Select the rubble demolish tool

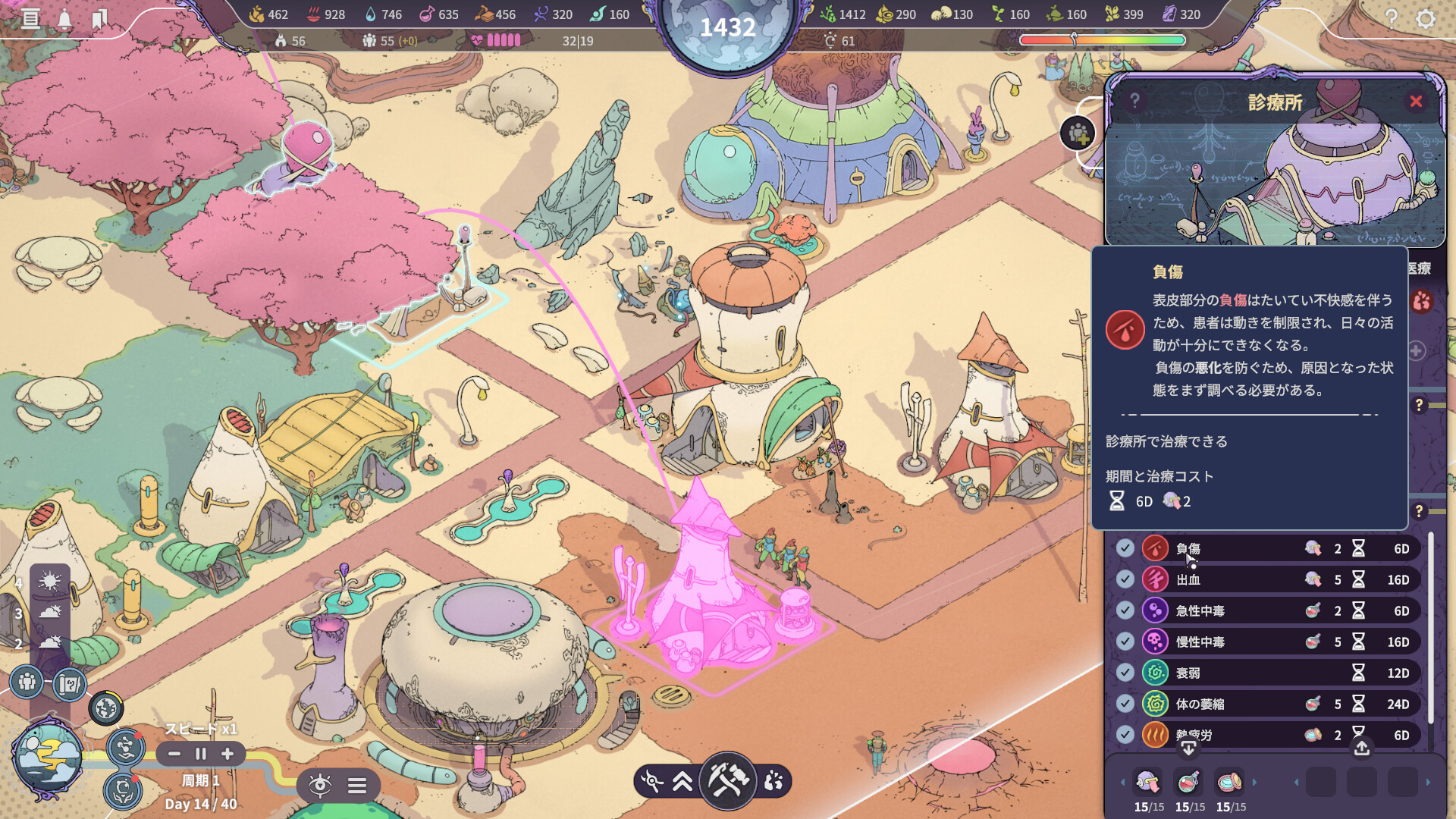tap(773, 781)
